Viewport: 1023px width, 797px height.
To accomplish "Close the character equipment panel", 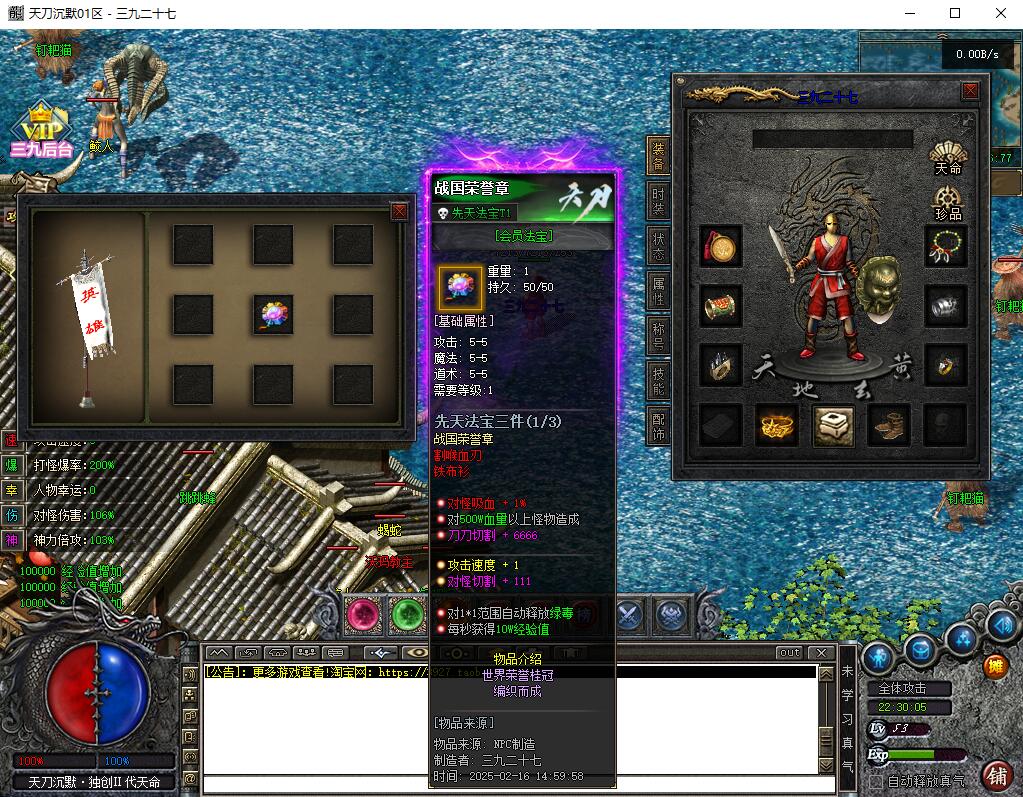I will [x=969, y=91].
